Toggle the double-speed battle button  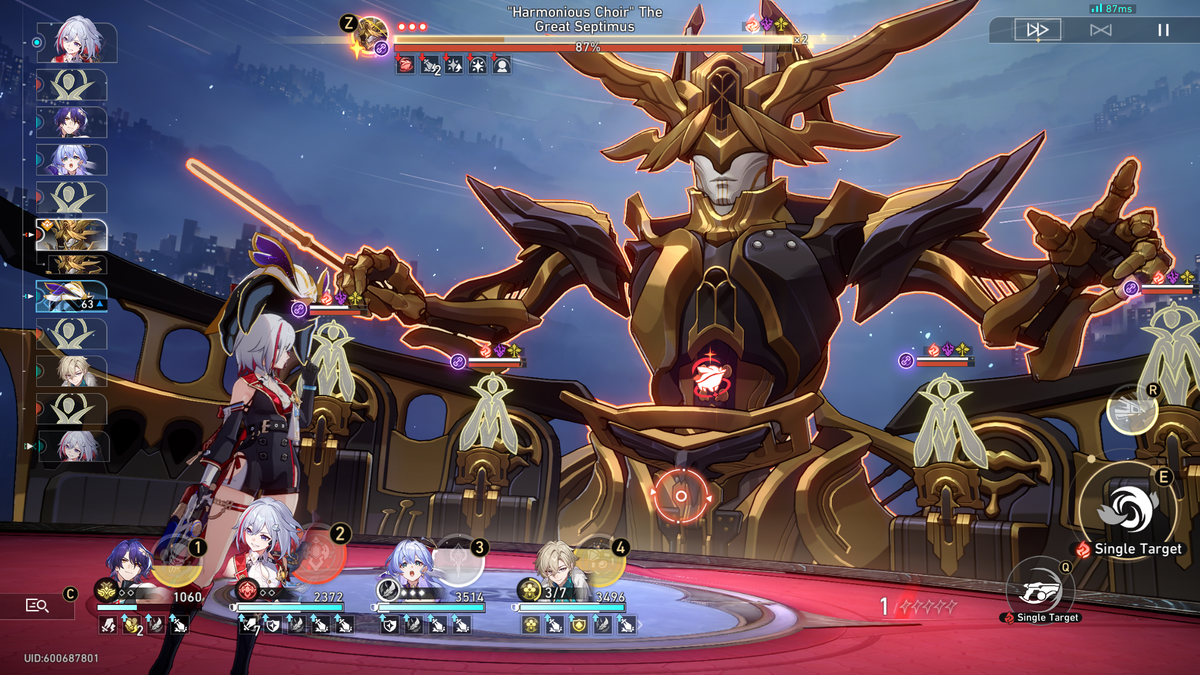coord(1037,30)
